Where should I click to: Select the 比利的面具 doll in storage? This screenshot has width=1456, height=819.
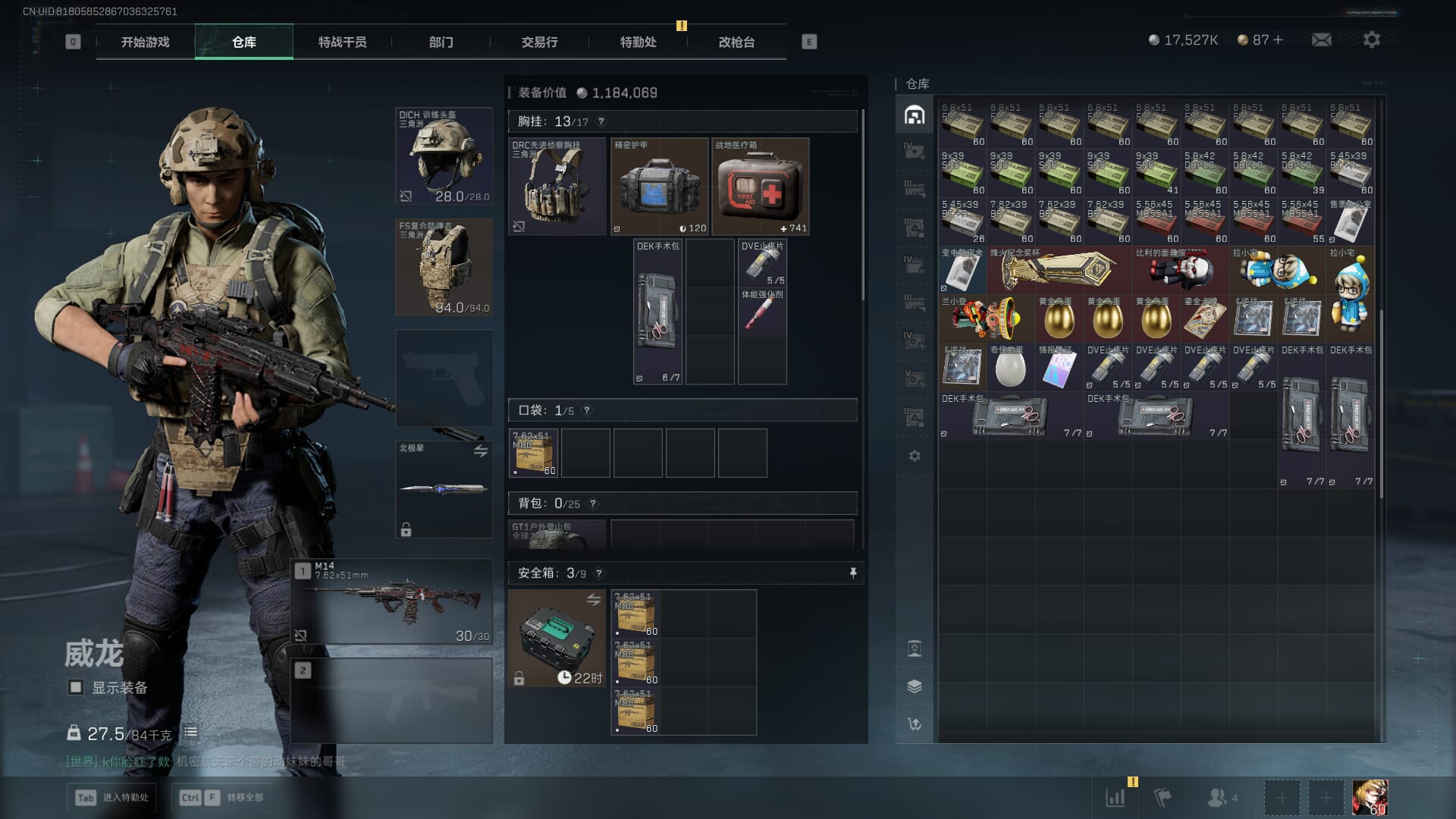1180,271
